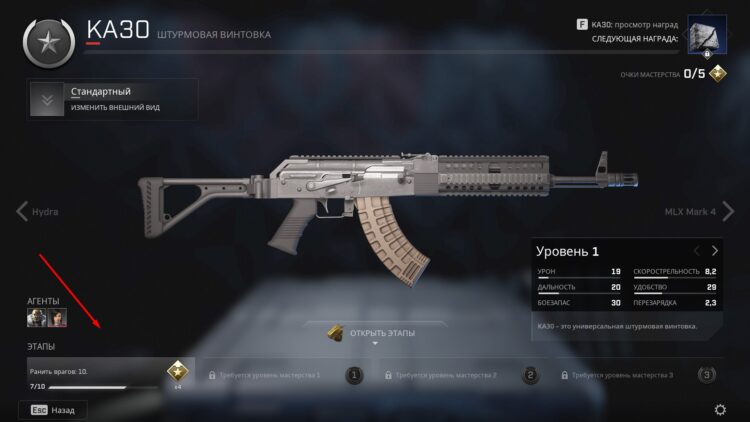750x422 pixels.
Task: Open the next reward thumbnail
Action: tap(706, 37)
